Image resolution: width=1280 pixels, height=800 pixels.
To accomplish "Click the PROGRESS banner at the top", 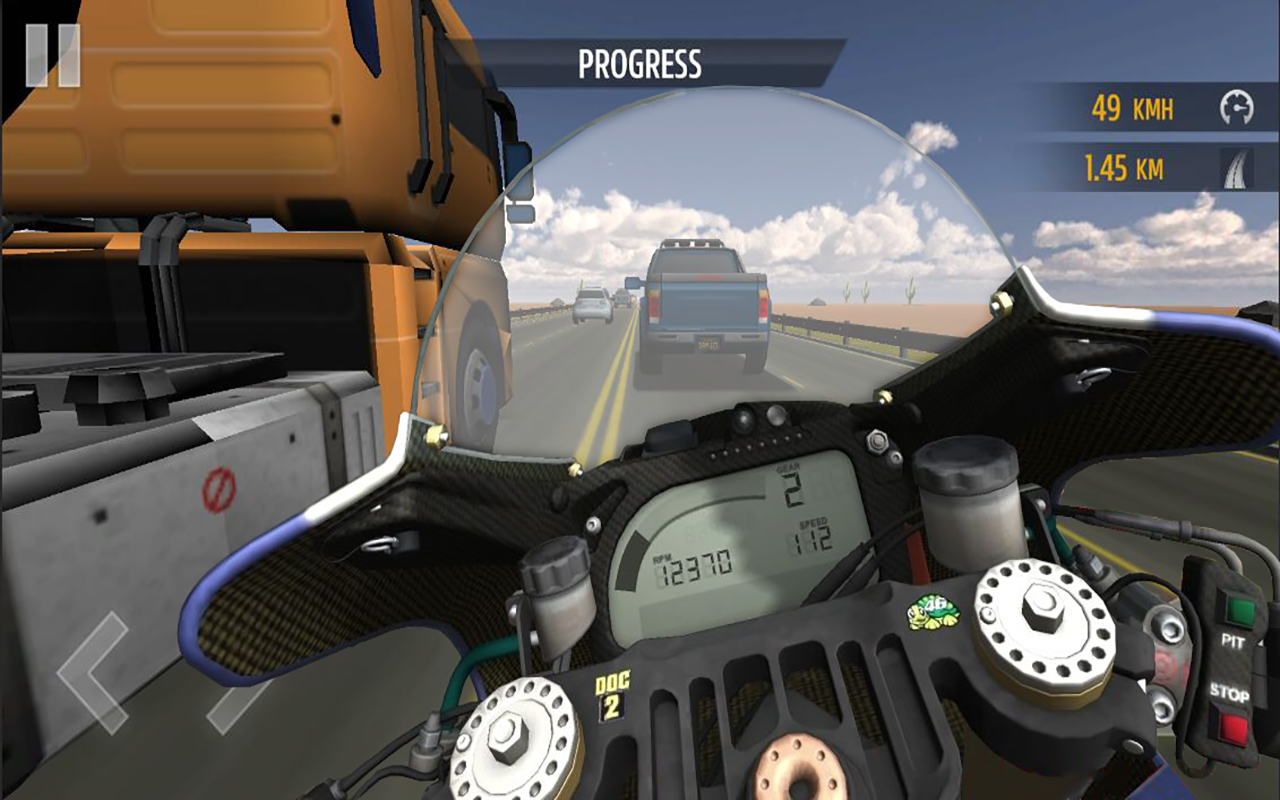I will point(640,60).
